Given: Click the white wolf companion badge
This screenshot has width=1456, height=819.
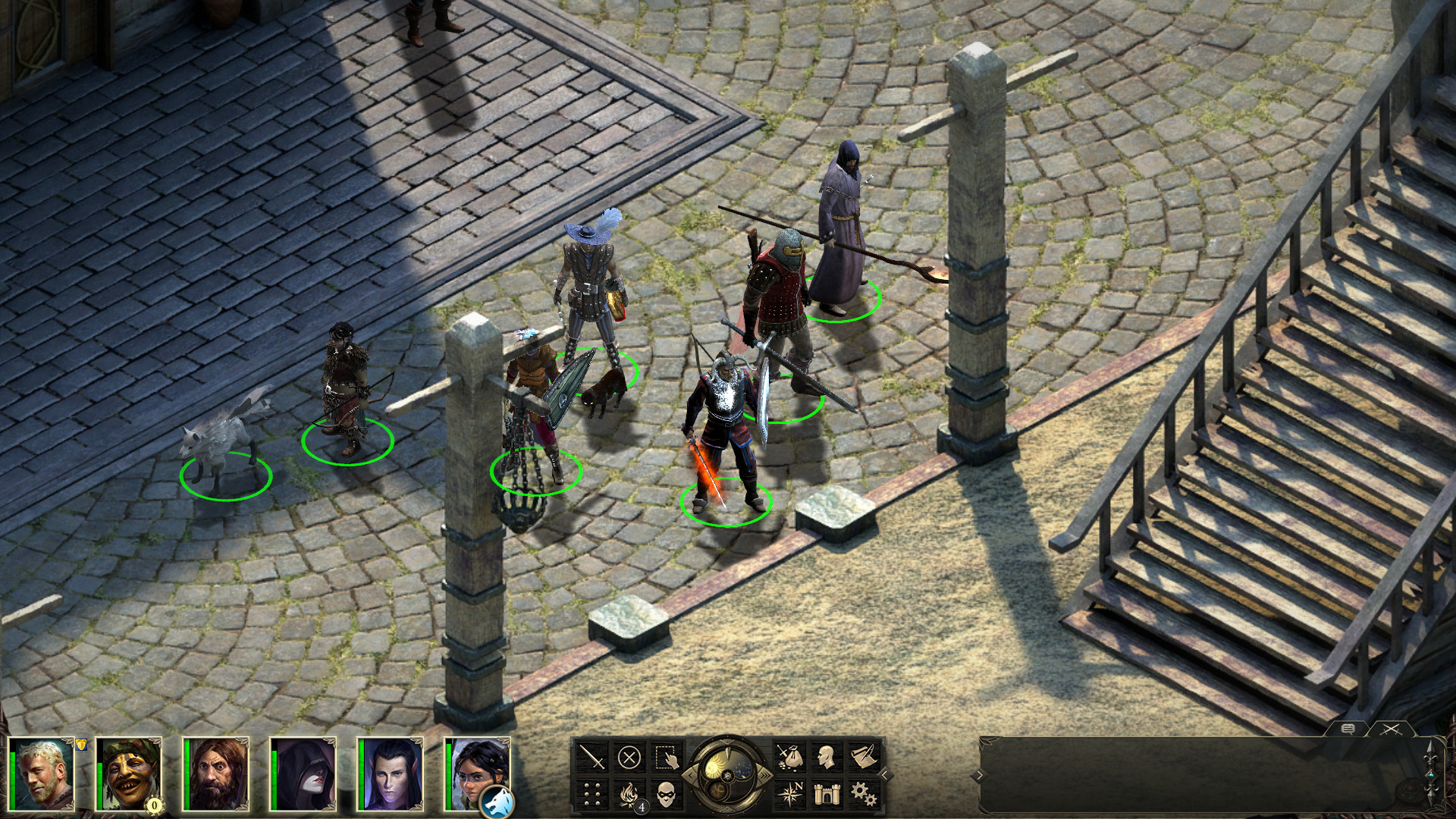Looking at the screenshot, I should coord(497,802).
